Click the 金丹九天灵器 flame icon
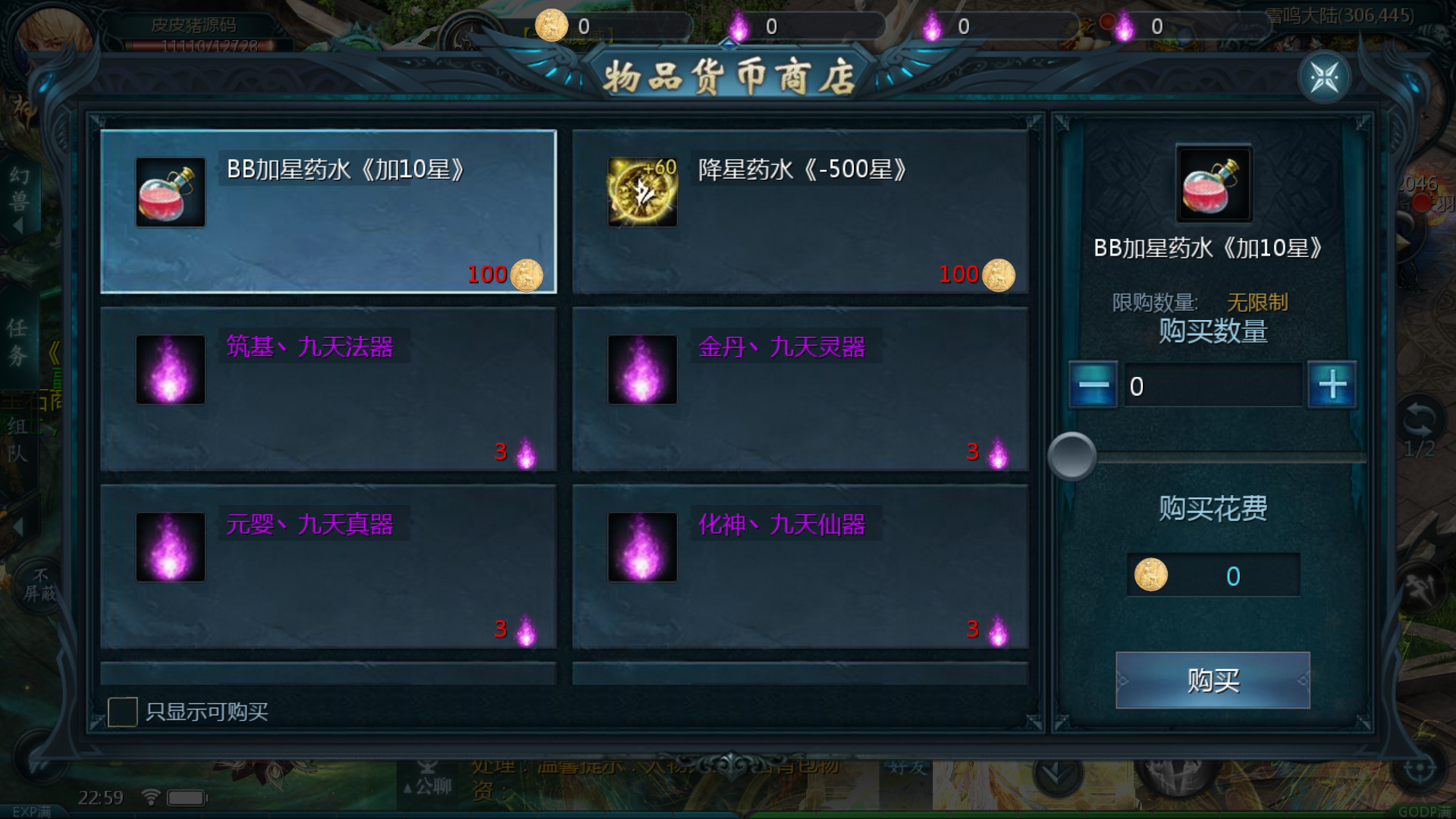The width and height of the screenshot is (1456, 819). click(x=642, y=369)
